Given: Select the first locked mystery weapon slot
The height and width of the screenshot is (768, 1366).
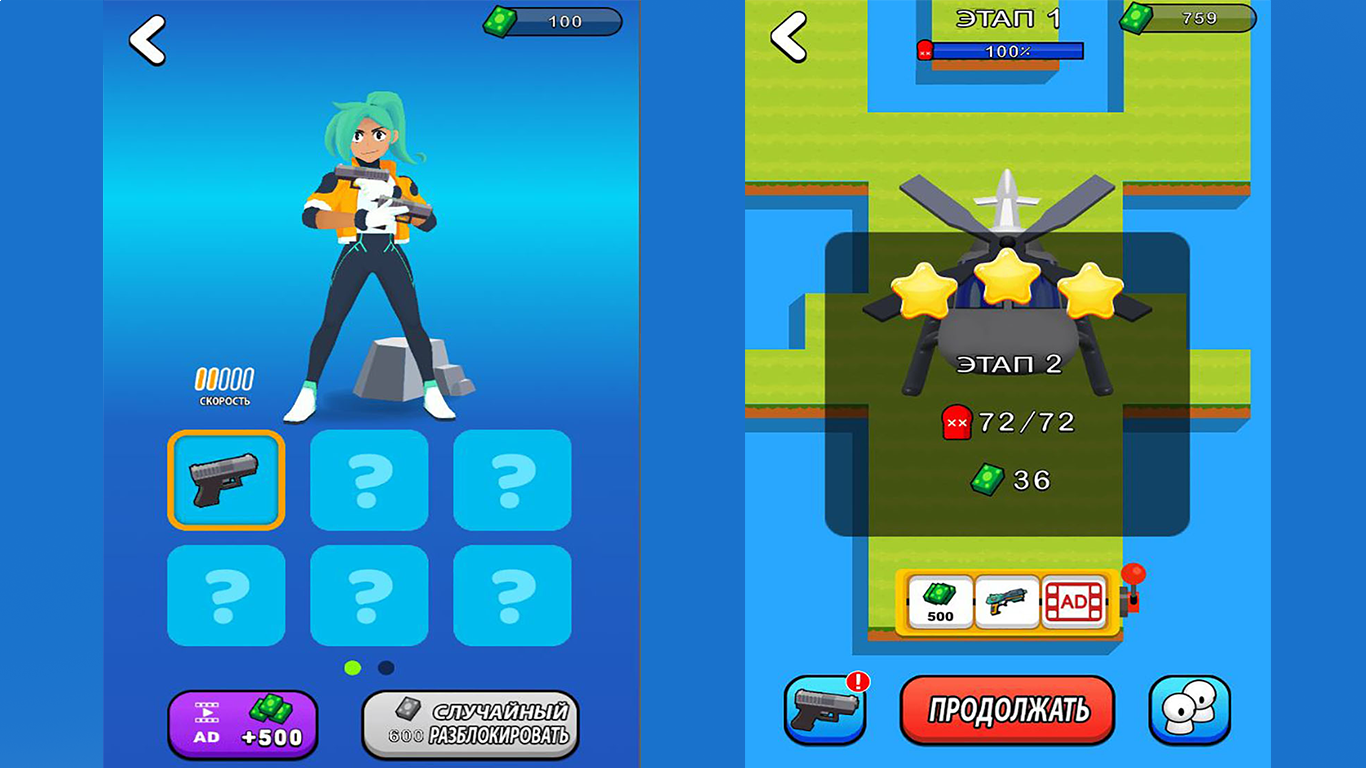Looking at the screenshot, I should pos(369,480).
